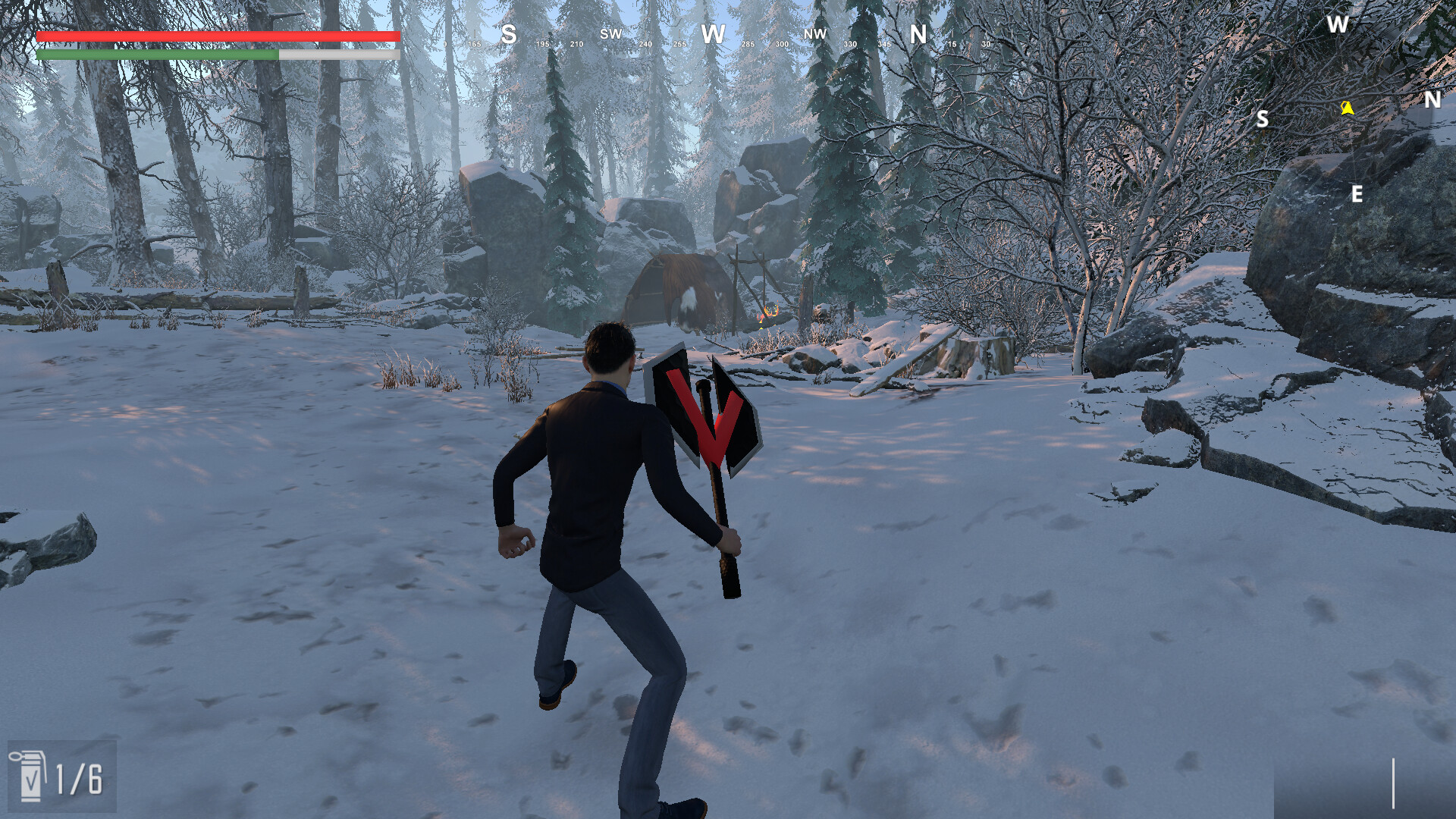Click the green stamina bar
Screen dimensions: 1456x819
[155, 55]
